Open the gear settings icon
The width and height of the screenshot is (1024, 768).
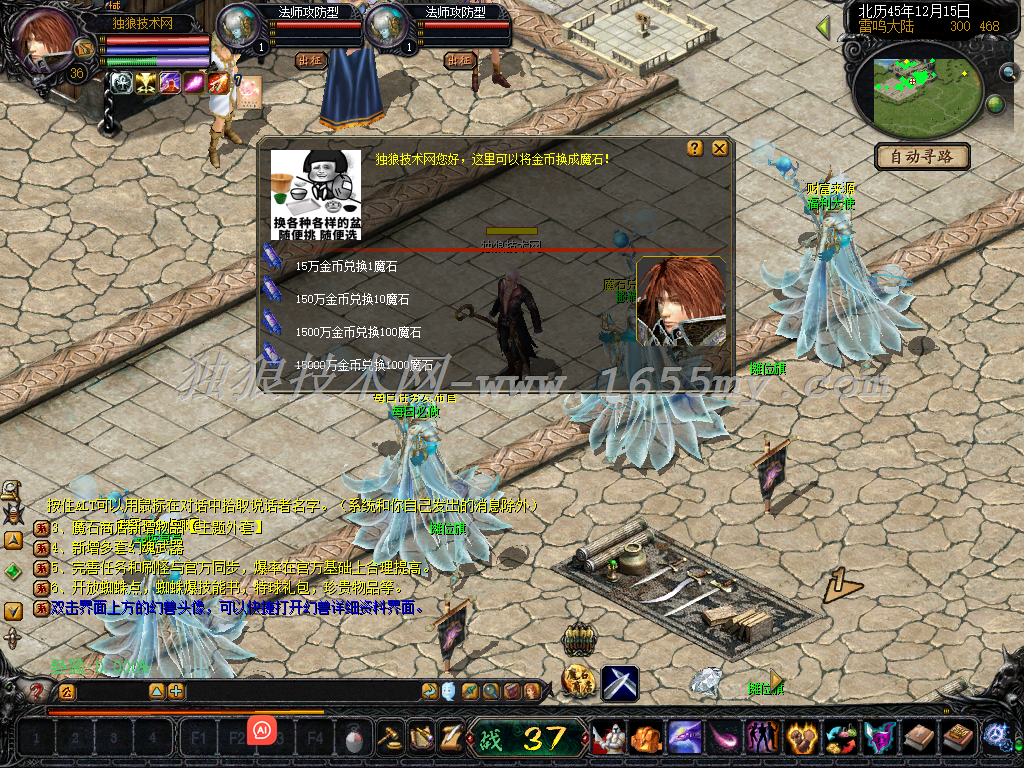(995, 737)
